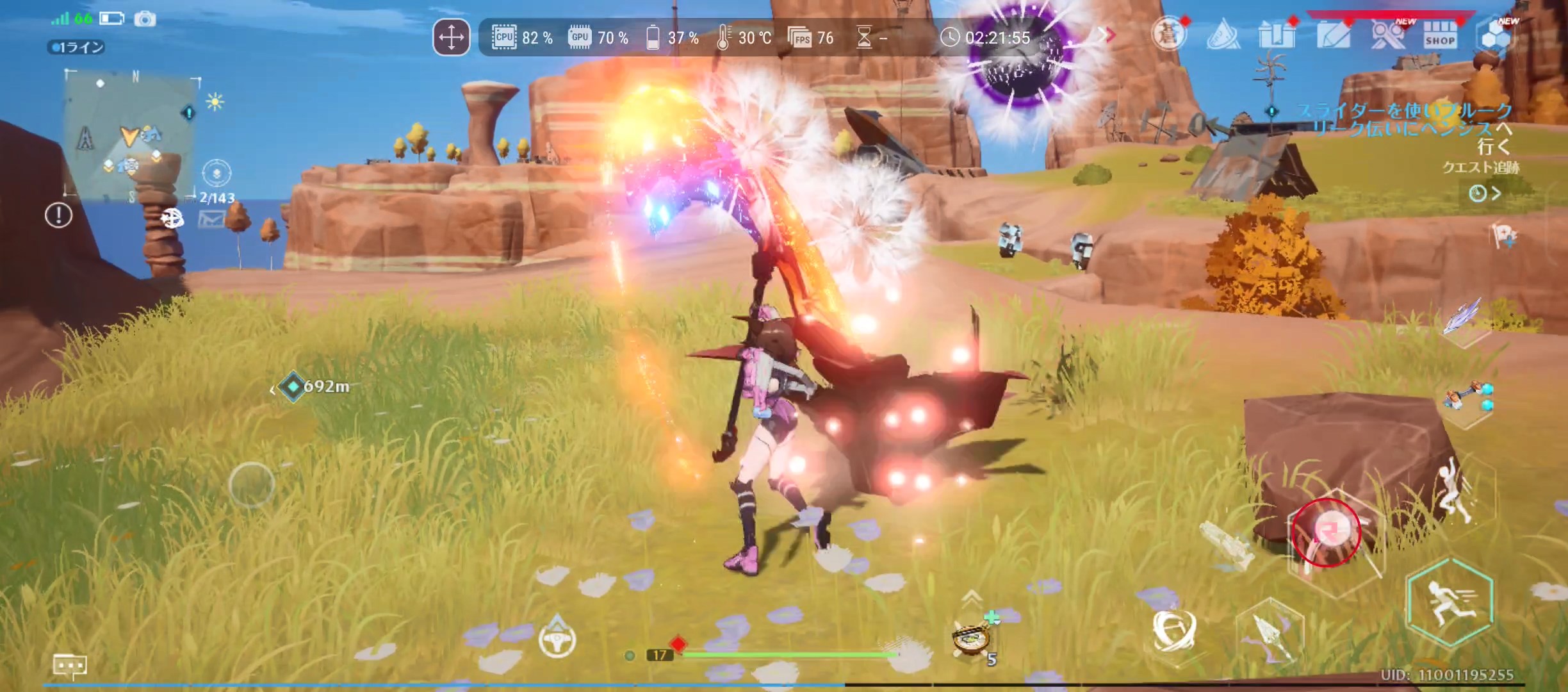Toggle the performance overlay move handle

452,38
